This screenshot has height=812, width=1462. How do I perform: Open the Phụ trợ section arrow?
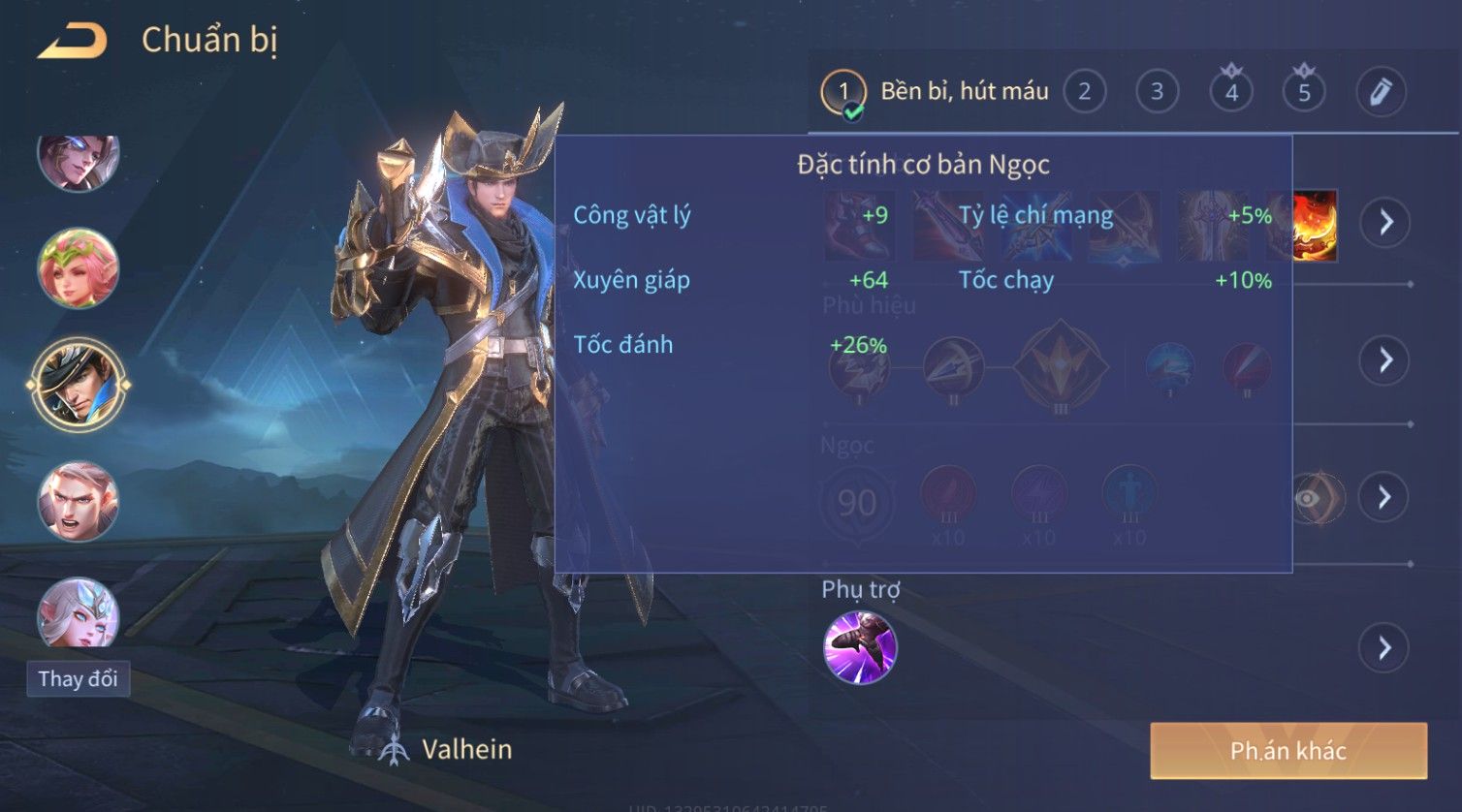(x=1385, y=647)
